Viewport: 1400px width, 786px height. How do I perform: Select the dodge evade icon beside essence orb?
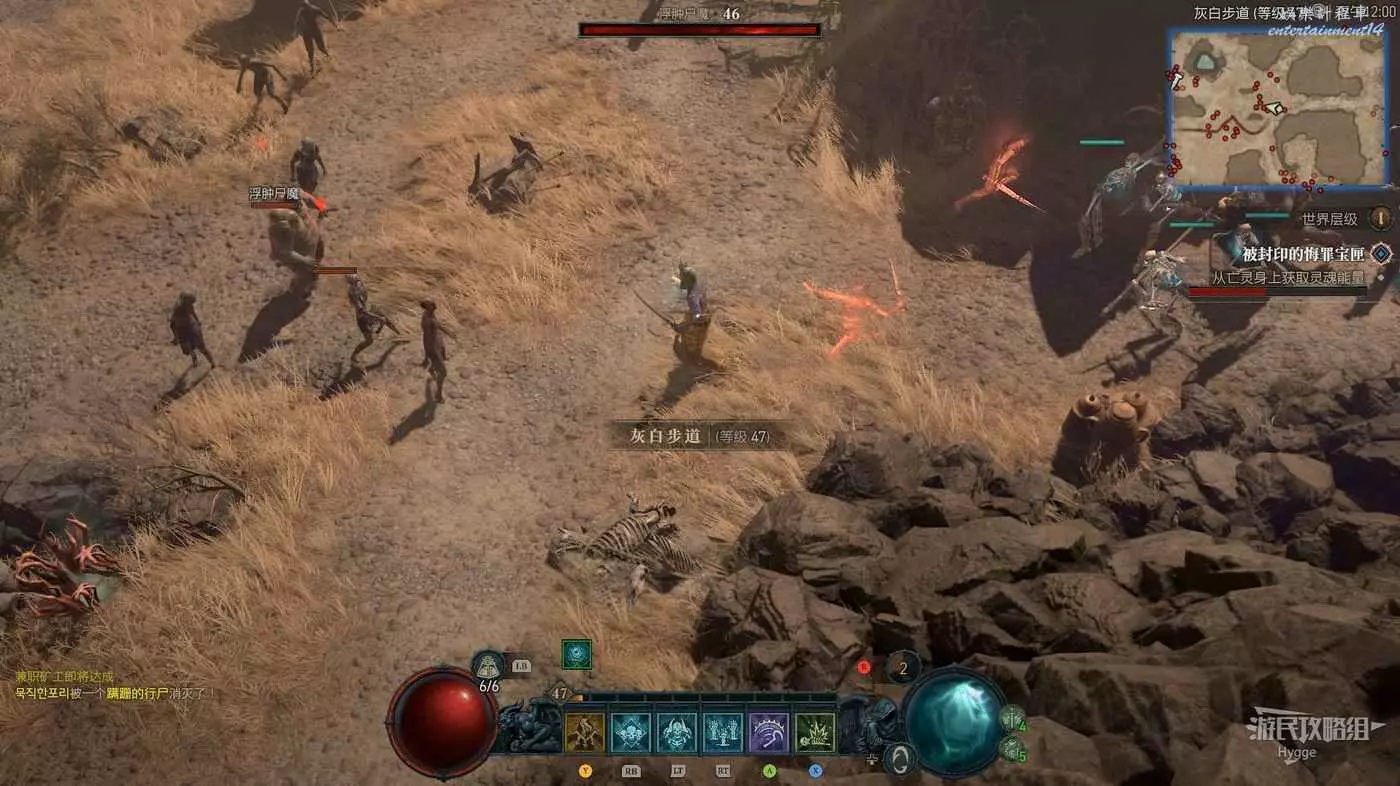(901, 759)
